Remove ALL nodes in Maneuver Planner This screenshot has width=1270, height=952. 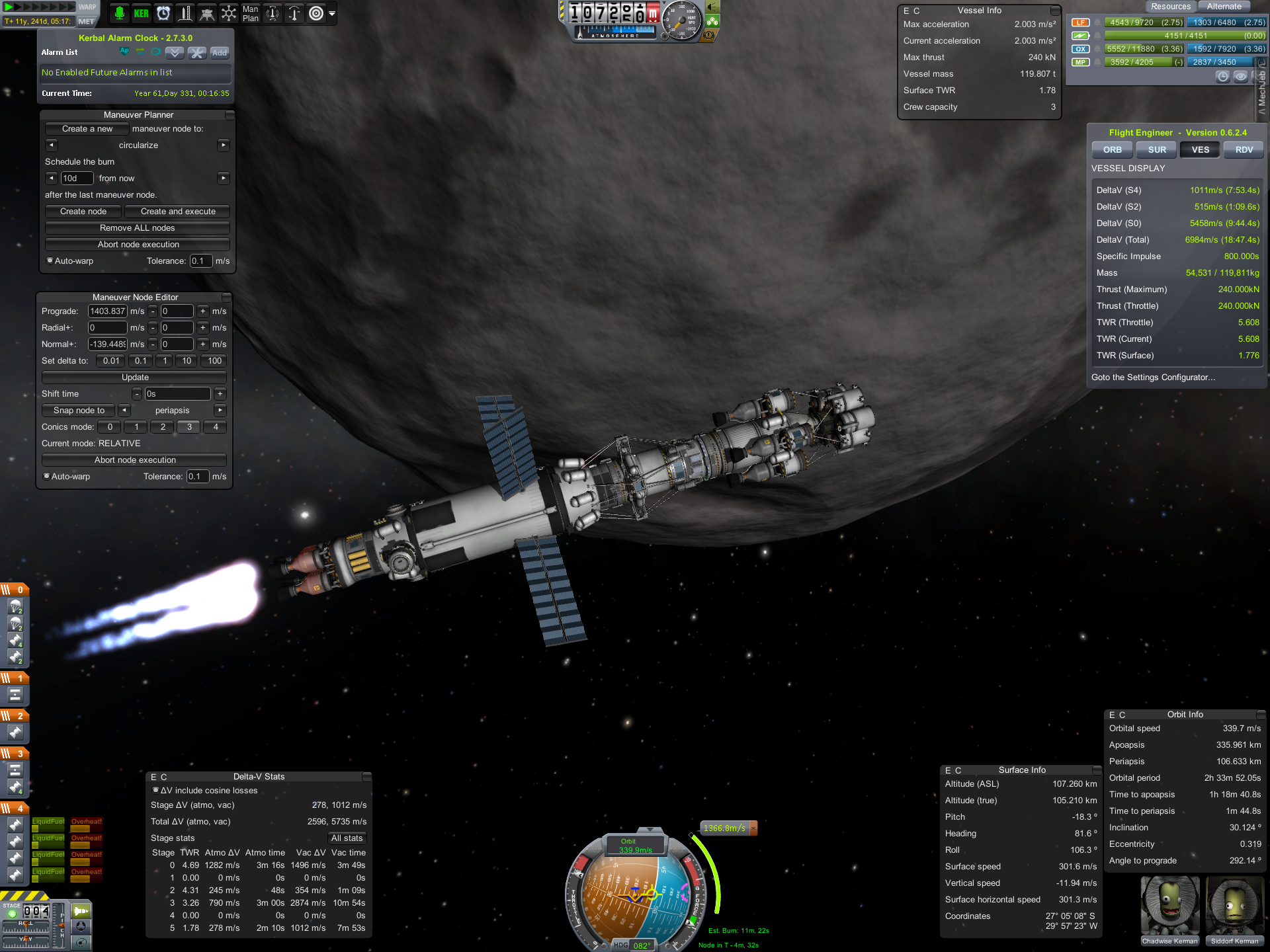(137, 228)
